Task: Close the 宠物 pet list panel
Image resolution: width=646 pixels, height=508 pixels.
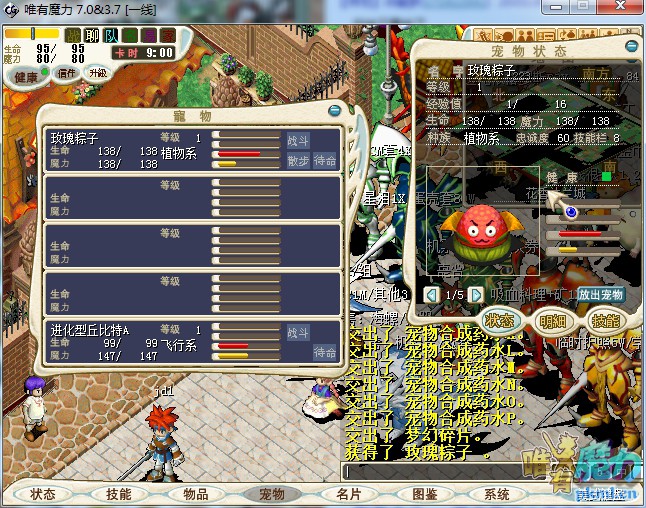Action: pyautogui.click(x=336, y=108)
